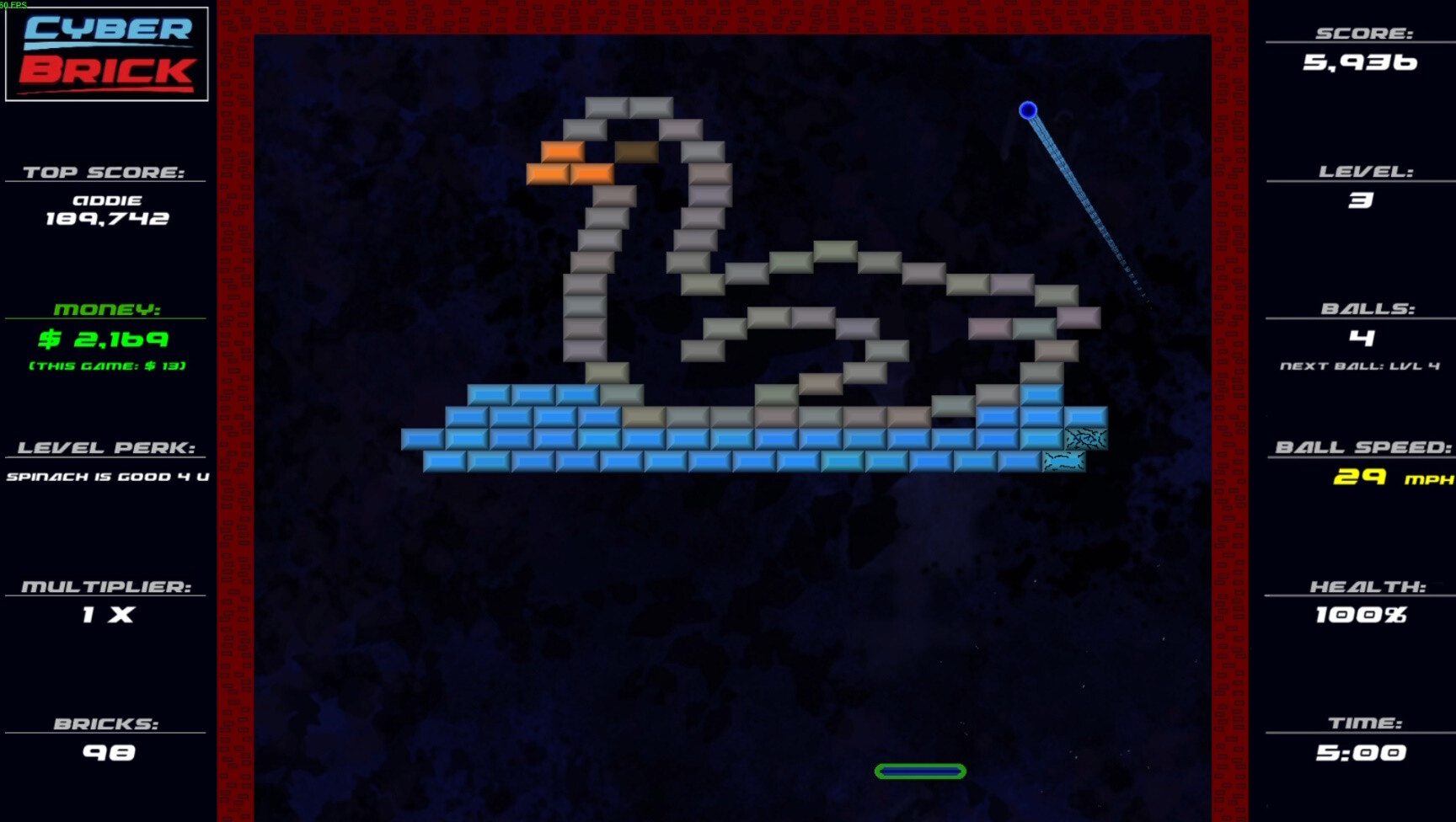Click the Cyber Brick game logo
The image size is (1456, 822).
pos(107,52)
